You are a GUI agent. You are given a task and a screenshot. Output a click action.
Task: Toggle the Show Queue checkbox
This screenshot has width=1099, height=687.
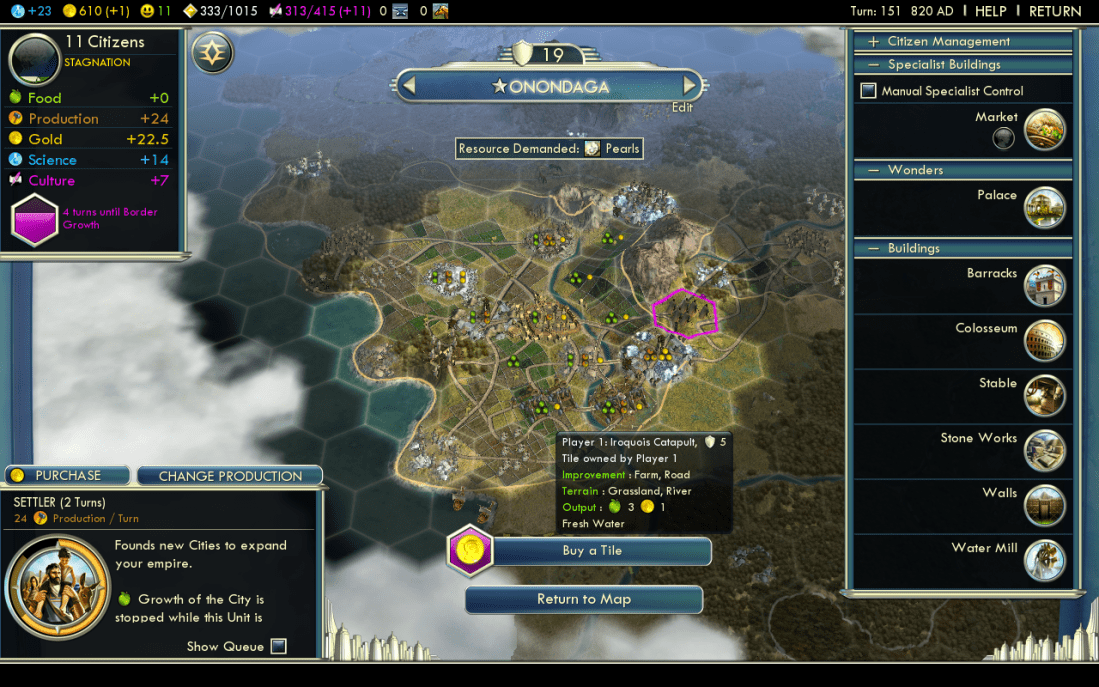(x=279, y=646)
